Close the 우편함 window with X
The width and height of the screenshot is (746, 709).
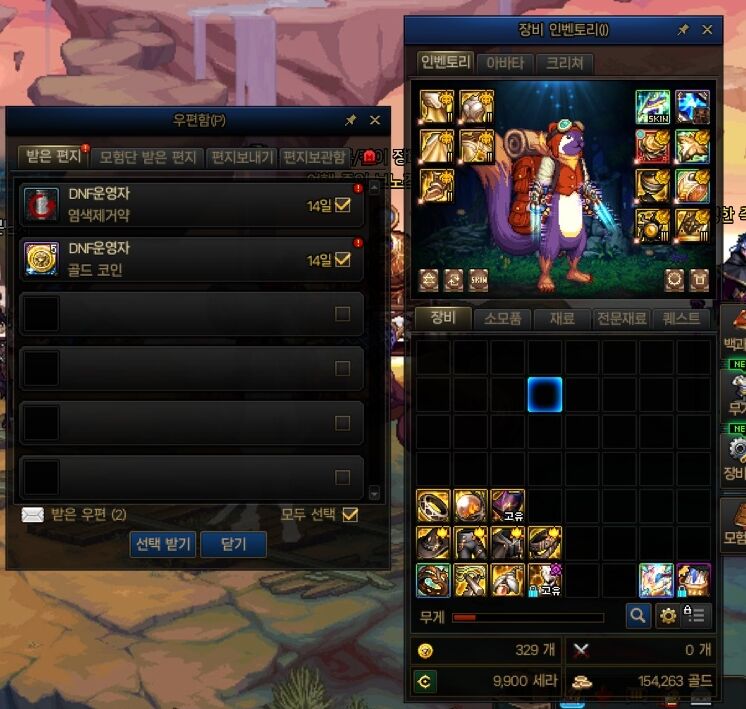[375, 120]
